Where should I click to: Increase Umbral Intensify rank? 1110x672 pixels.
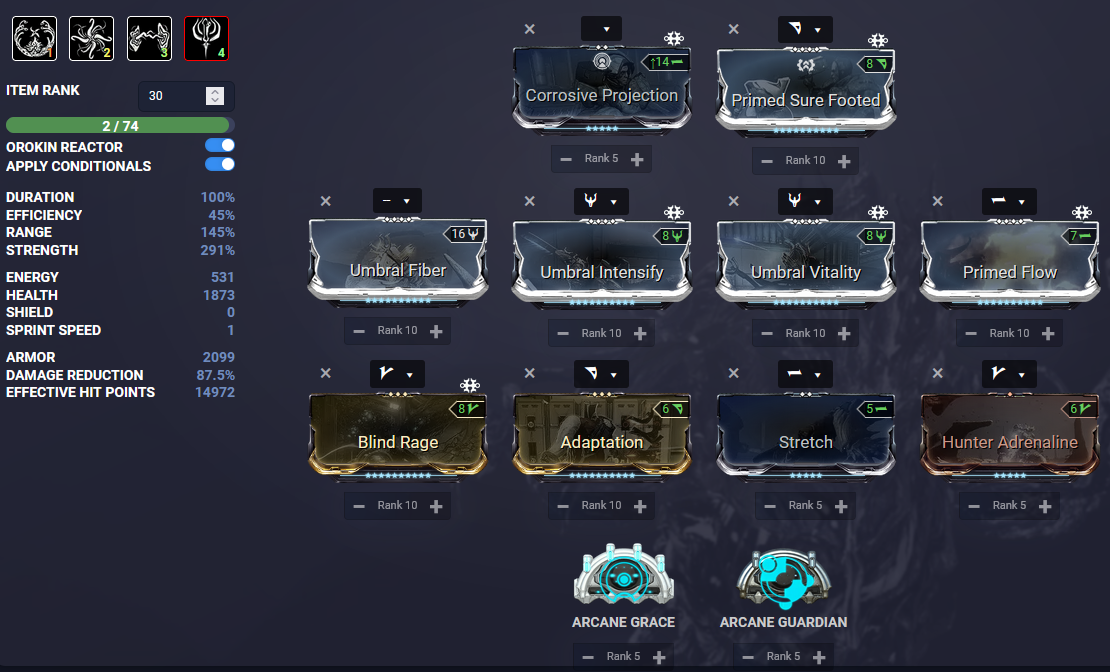pos(640,333)
